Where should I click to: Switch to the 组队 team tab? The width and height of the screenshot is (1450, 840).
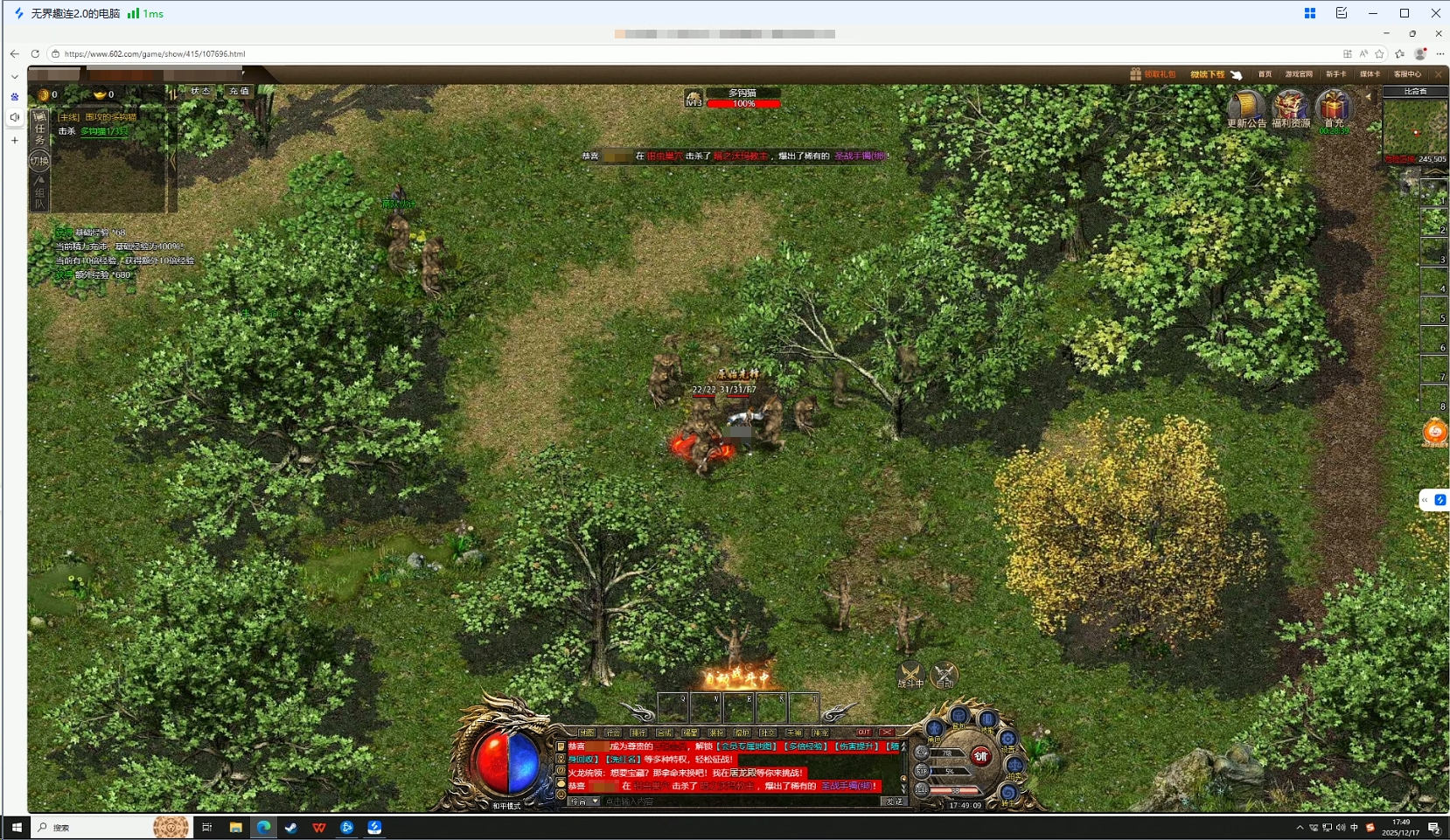coord(39,197)
